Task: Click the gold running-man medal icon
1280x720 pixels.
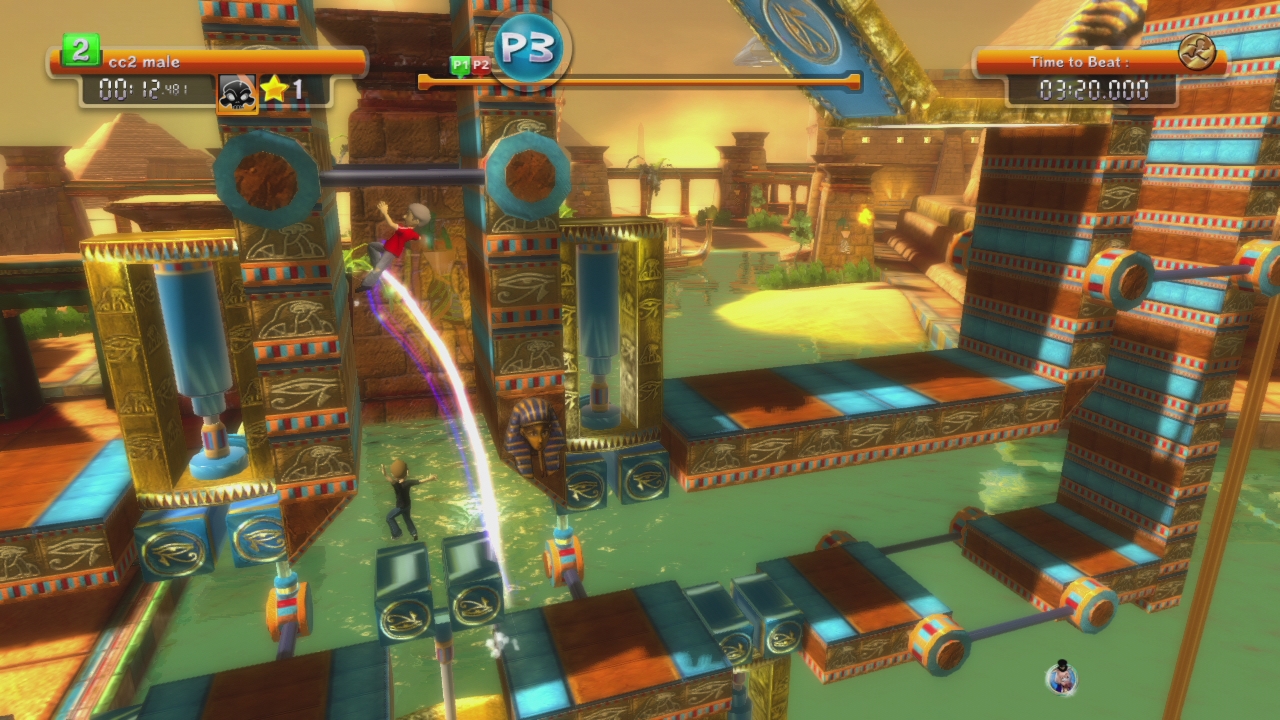Action: coord(1196,51)
